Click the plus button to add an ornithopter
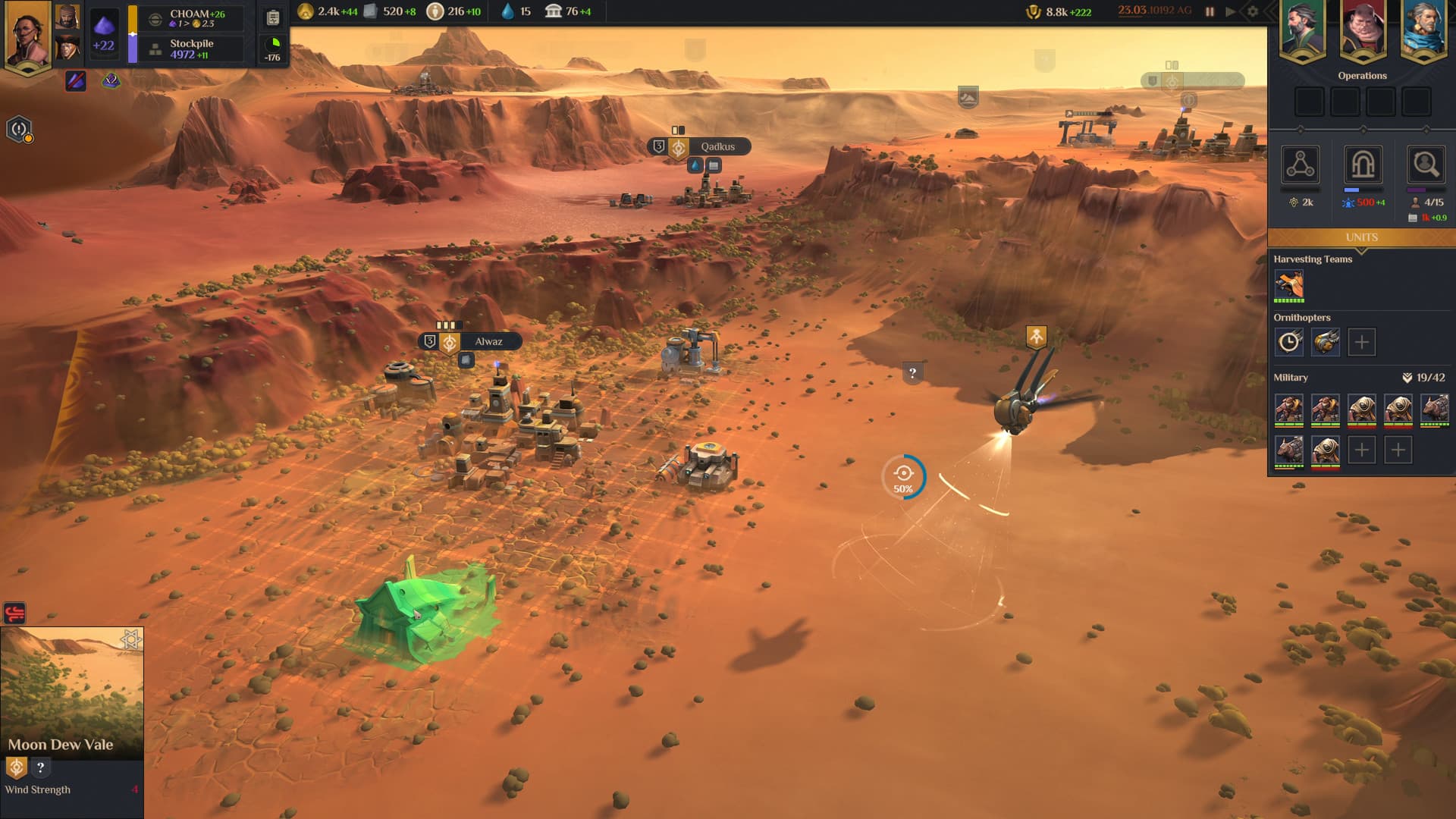 [x=1362, y=342]
